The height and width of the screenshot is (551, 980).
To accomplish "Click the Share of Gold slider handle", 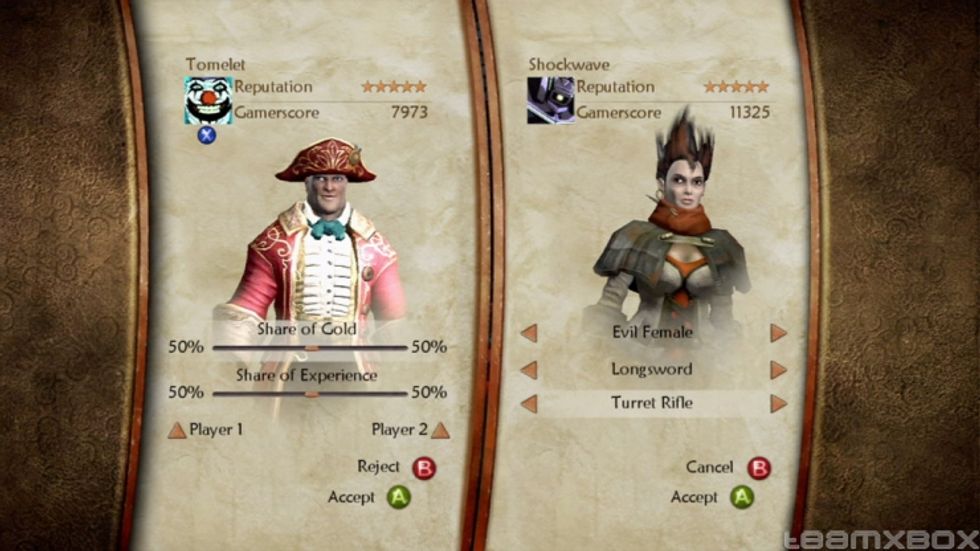I will click(311, 348).
